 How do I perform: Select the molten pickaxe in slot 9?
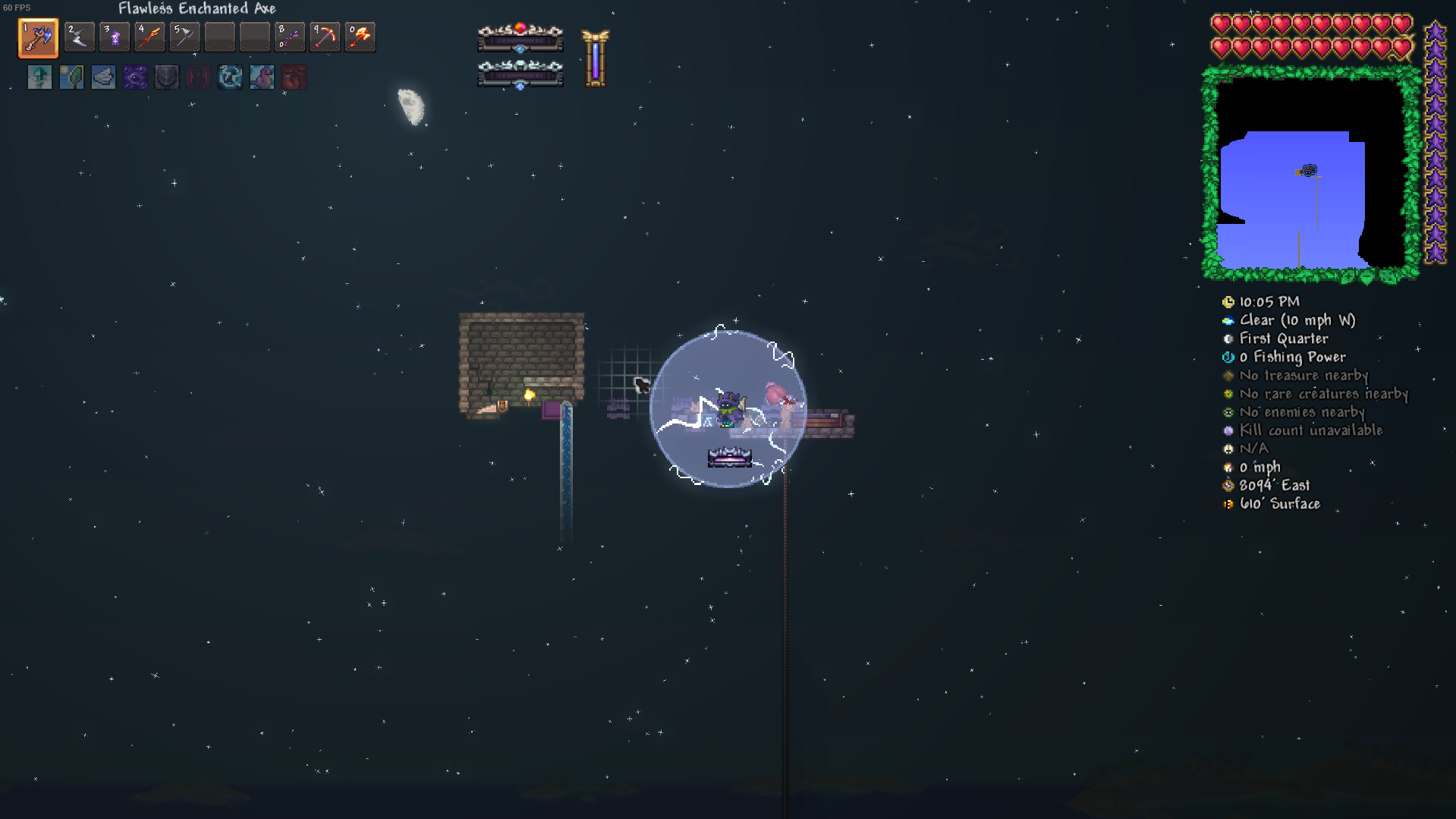click(x=325, y=37)
